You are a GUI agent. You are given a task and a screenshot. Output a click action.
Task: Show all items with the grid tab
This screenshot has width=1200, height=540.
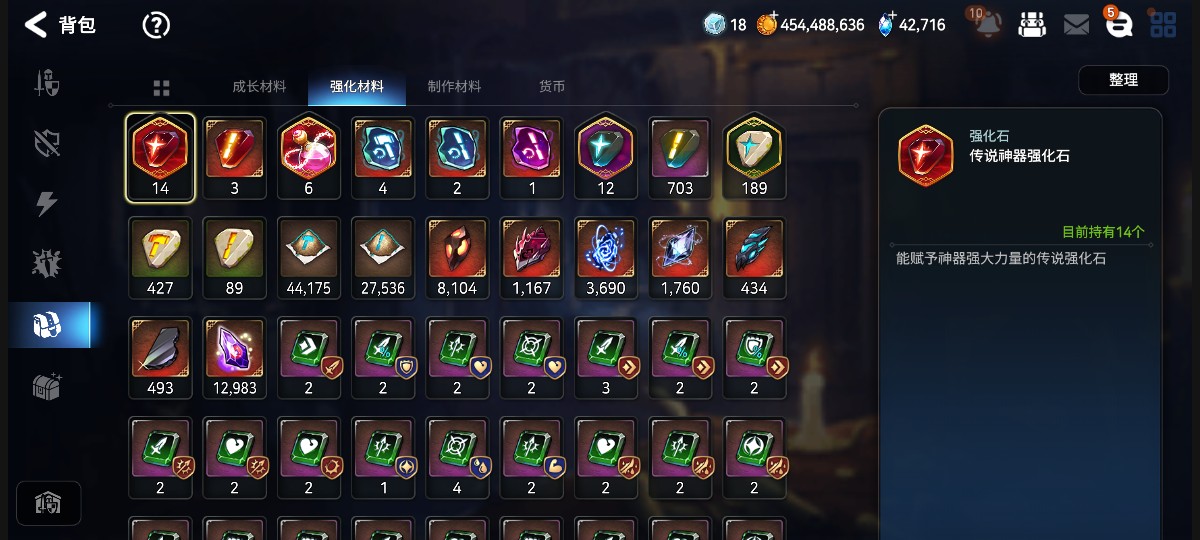coord(162,87)
